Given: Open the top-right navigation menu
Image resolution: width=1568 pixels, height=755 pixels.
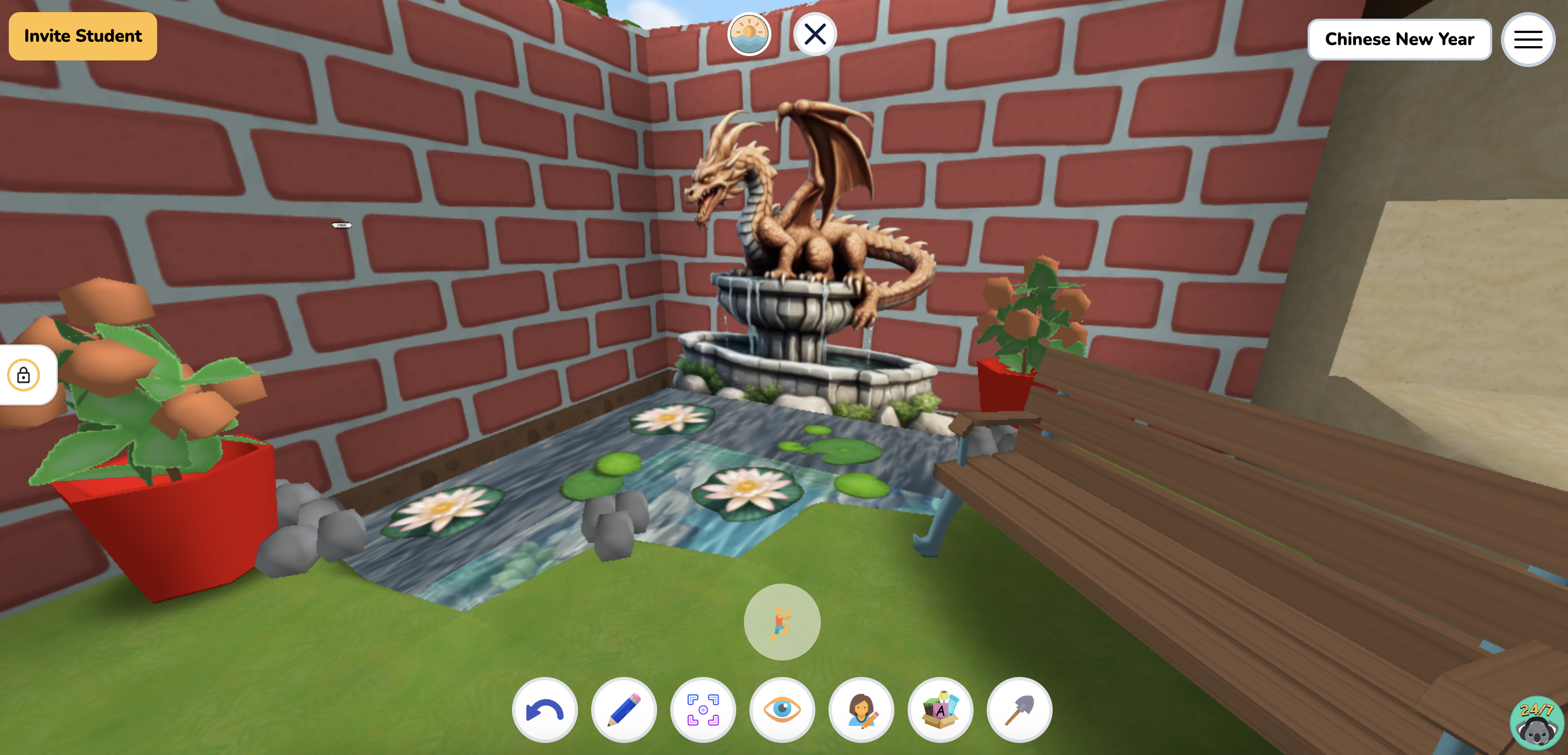Looking at the screenshot, I should (1528, 39).
